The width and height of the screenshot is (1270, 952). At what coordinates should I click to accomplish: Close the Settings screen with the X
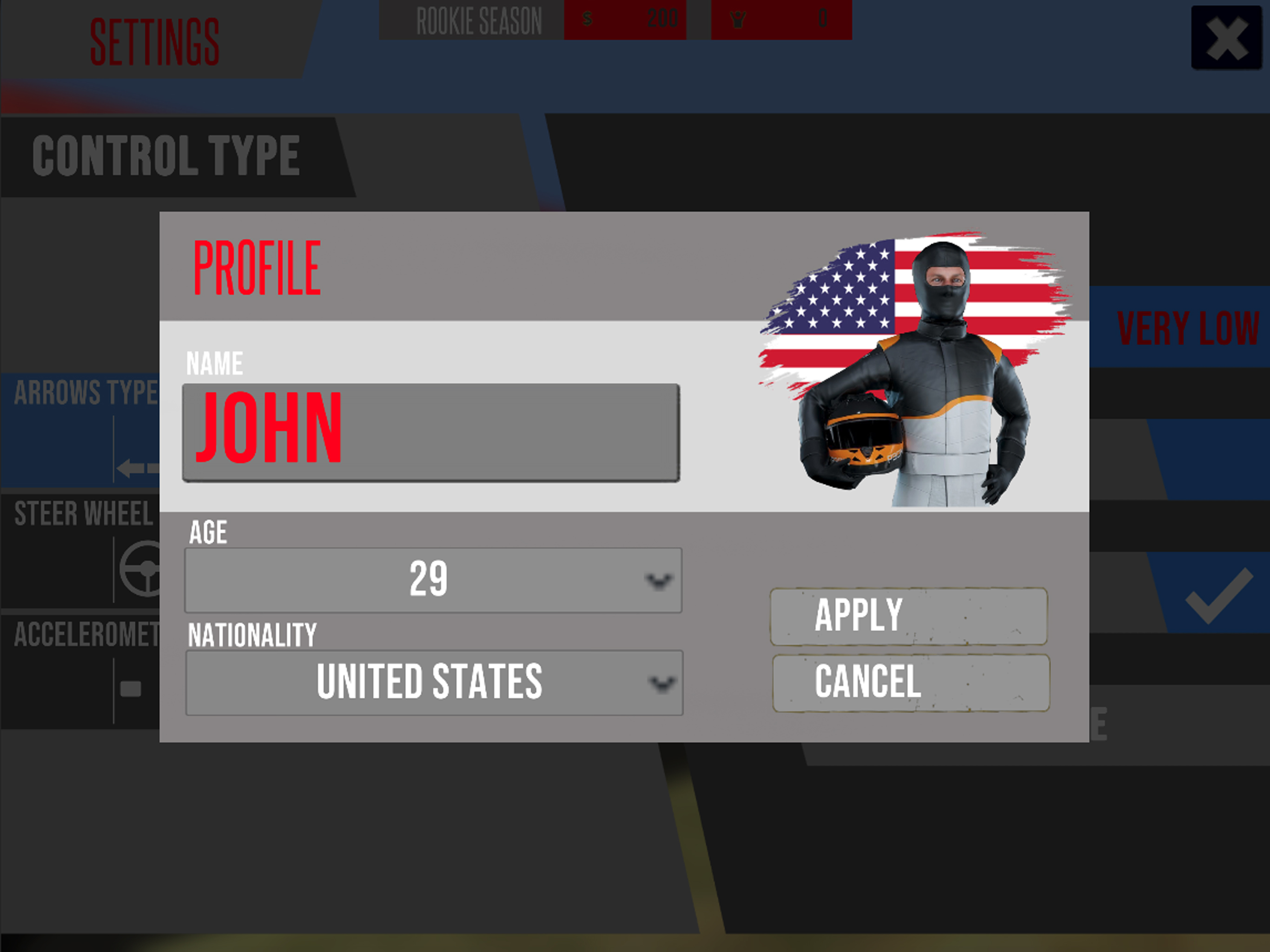coord(1226,39)
